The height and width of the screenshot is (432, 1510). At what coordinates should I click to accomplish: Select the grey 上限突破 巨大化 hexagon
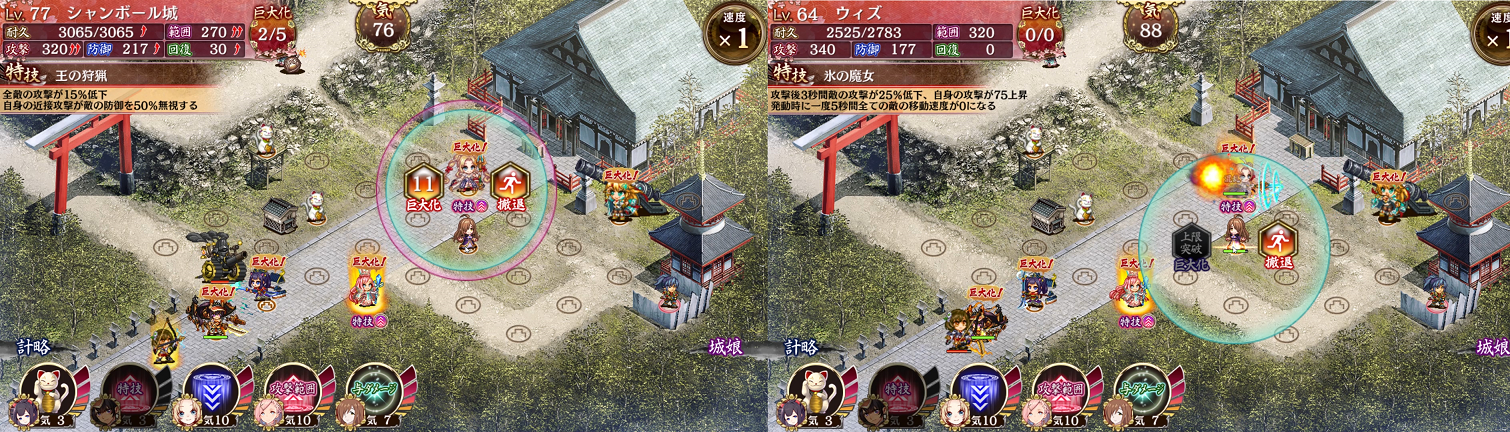point(1191,245)
